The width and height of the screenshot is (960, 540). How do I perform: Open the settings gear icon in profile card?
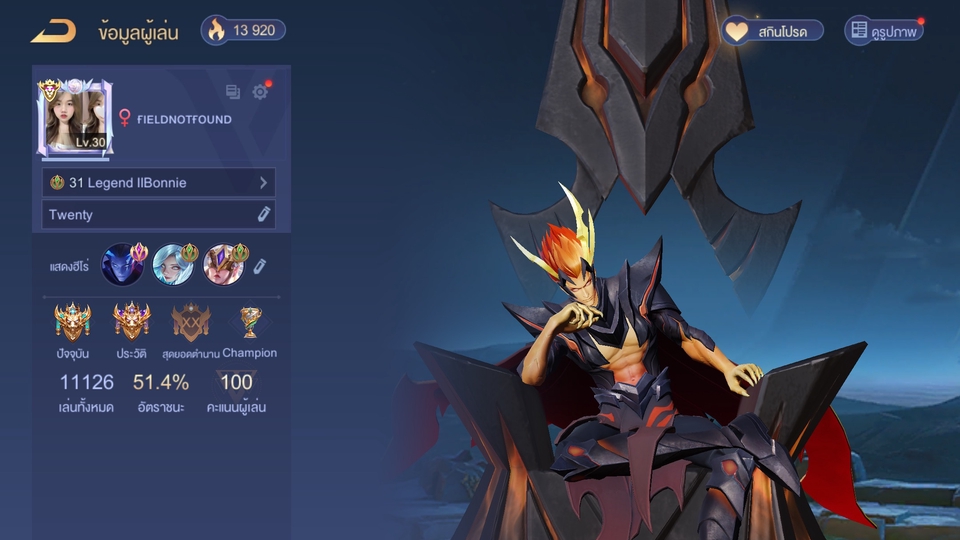[x=260, y=92]
